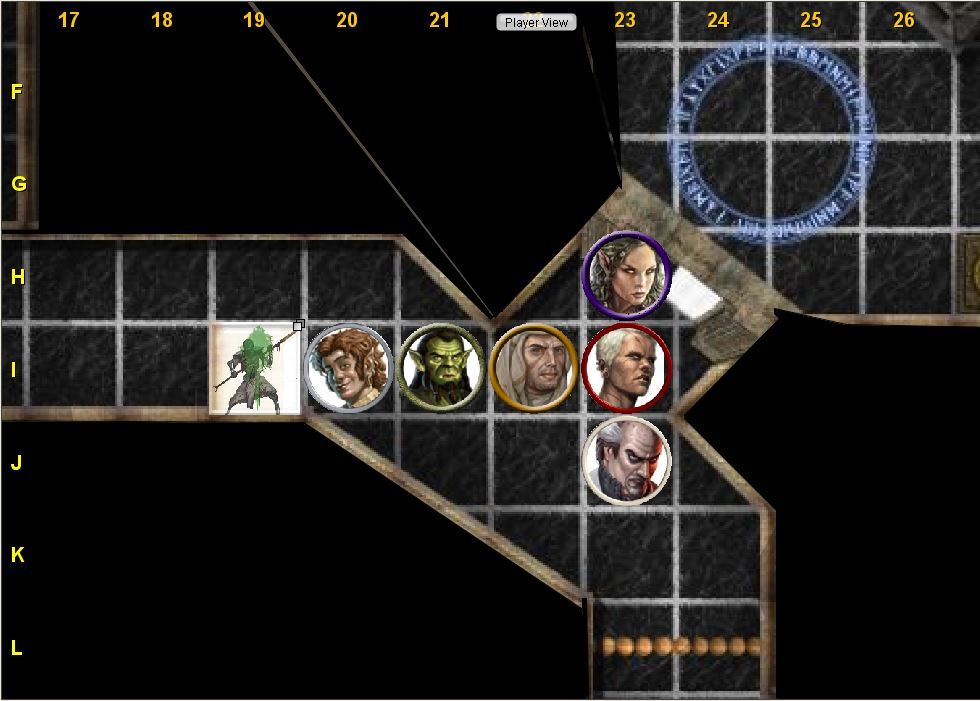
Task: Choose the grey-haired man token with white ring
Action: tap(627, 461)
